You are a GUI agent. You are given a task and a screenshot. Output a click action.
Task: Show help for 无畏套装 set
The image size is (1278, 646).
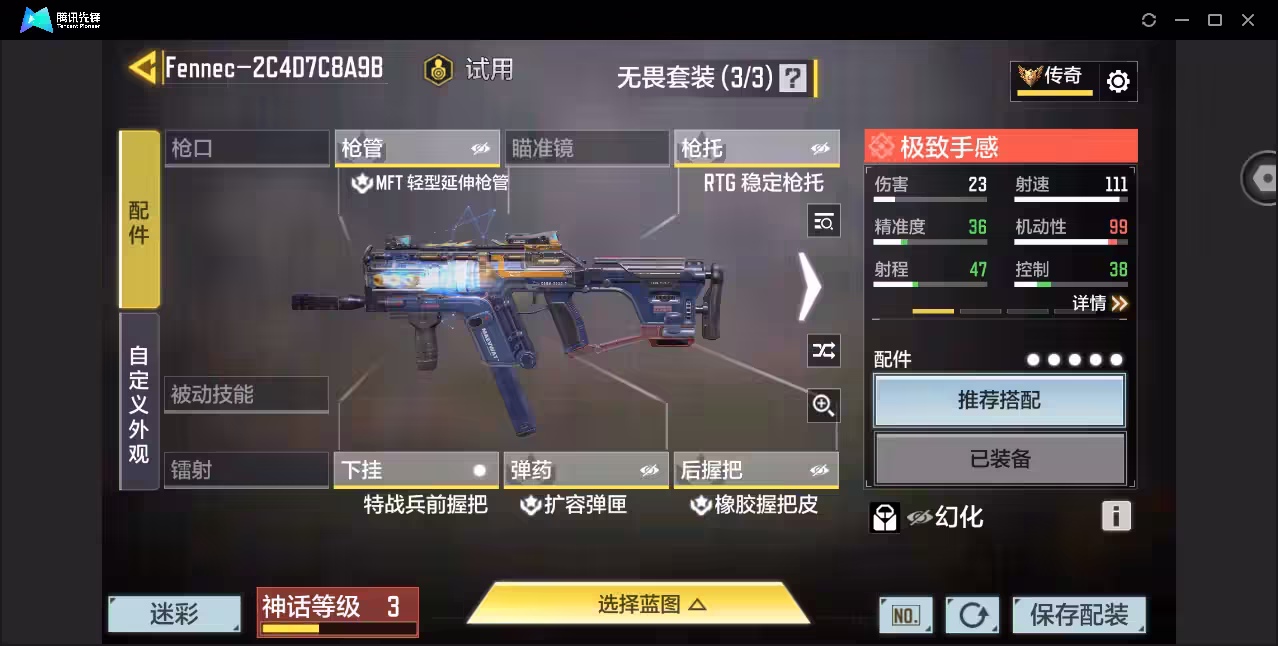(x=793, y=78)
